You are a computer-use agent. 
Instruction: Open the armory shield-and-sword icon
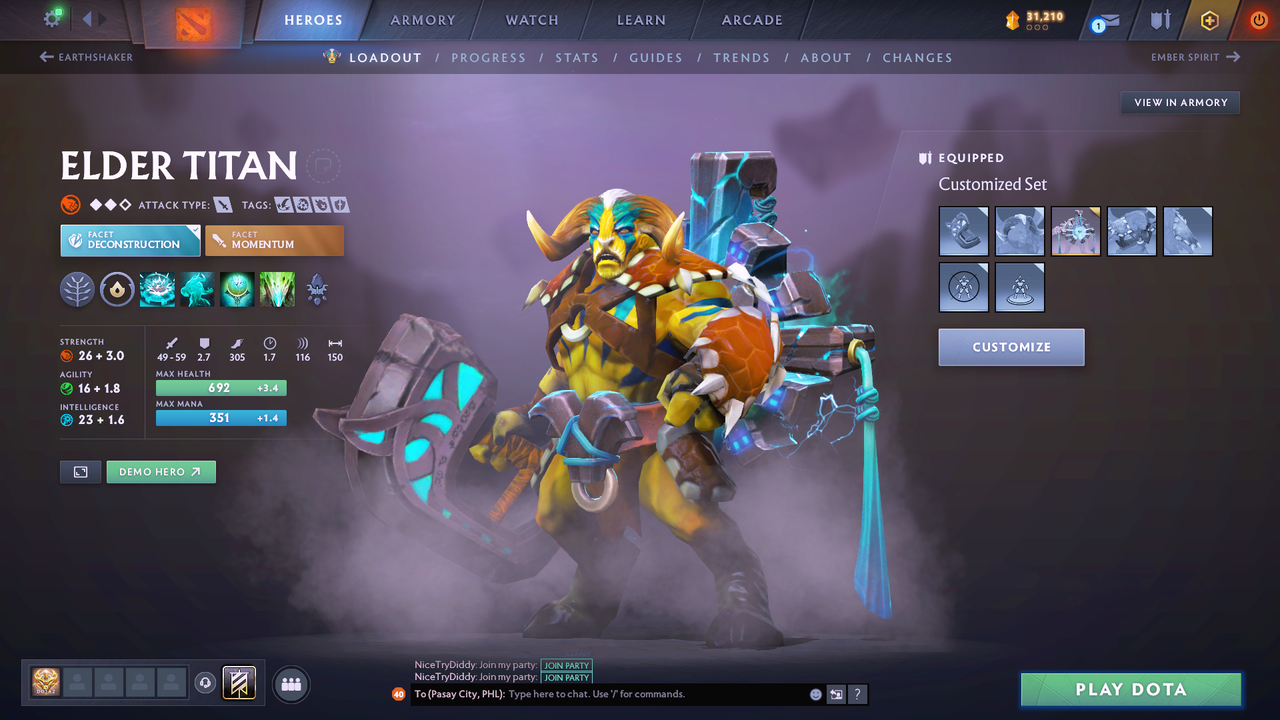click(1160, 20)
